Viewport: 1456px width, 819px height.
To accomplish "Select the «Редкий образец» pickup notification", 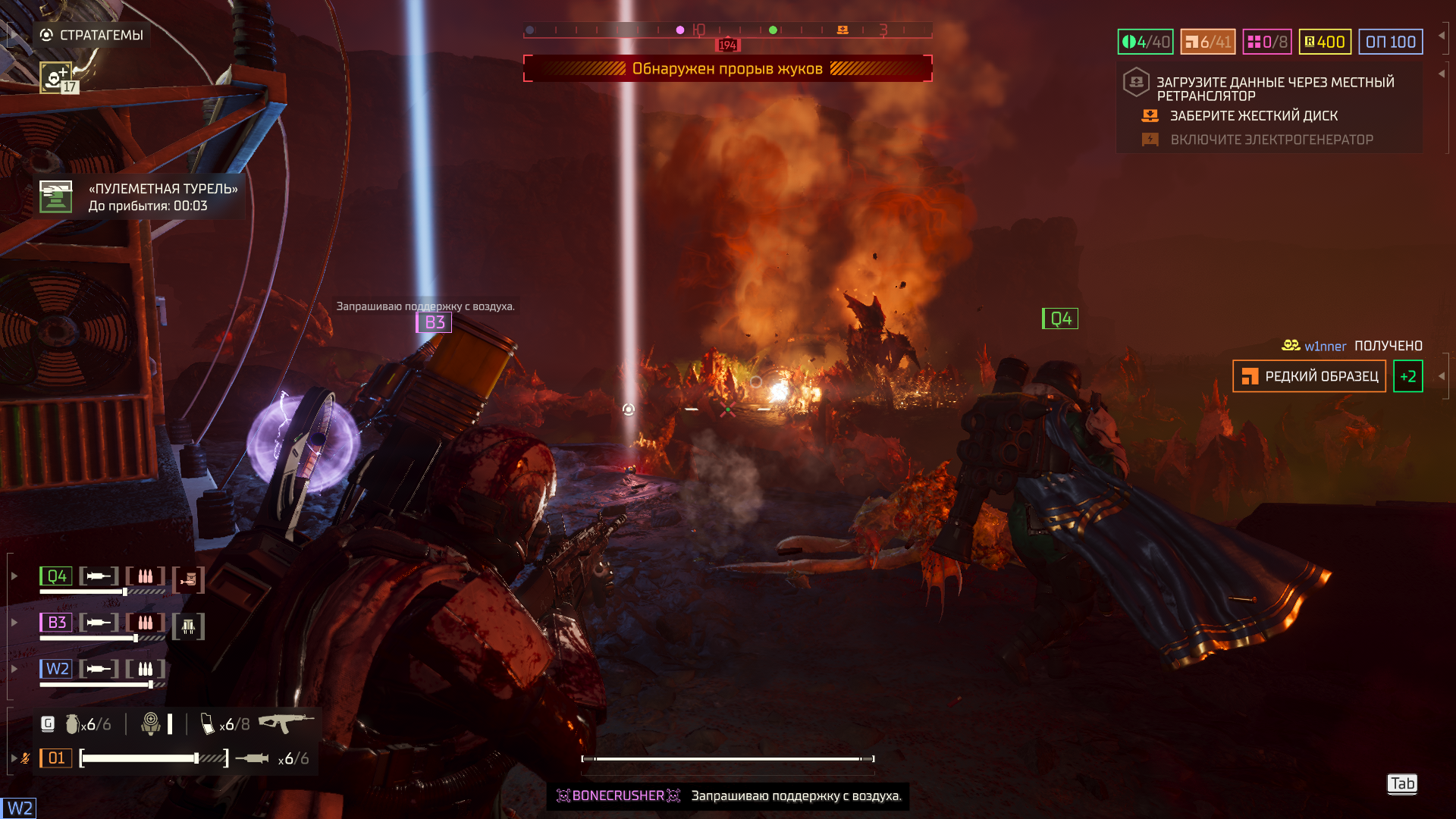I will pos(1309,376).
